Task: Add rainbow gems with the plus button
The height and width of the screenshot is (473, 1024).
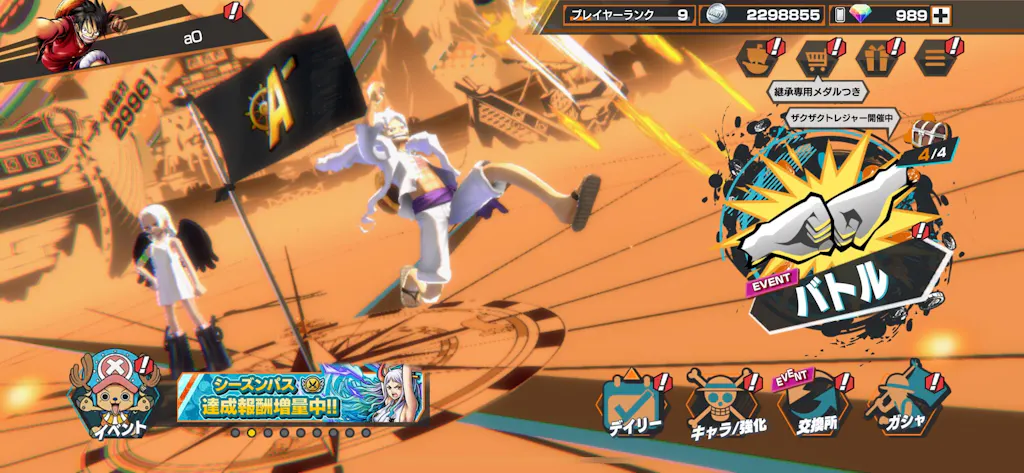Action: coord(940,15)
